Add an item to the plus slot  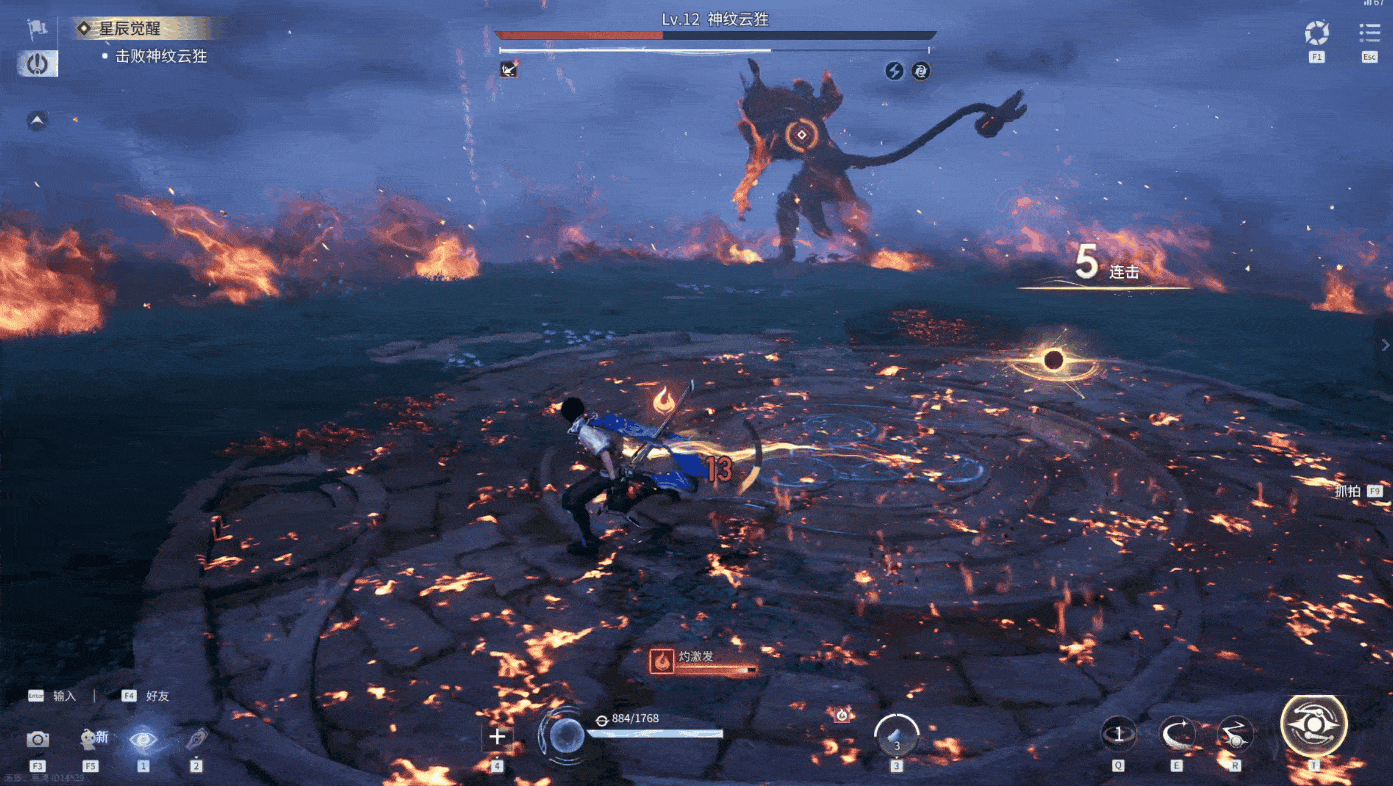497,739
